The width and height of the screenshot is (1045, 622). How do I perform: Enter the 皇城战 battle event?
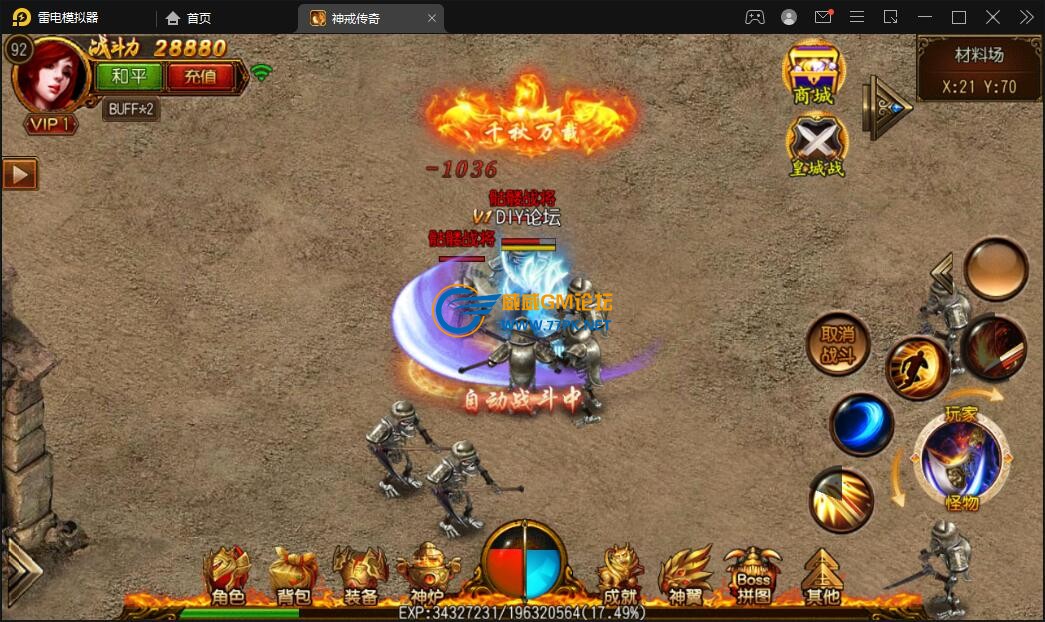[x=816, y=146]
